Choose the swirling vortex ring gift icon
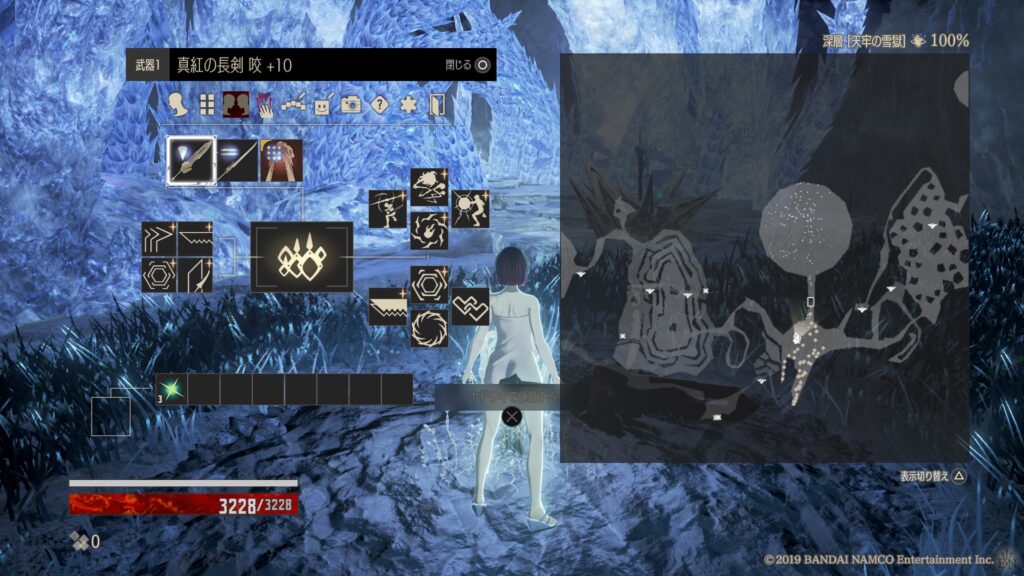The width and height of the screenshot is (1024, 576). (x=429, y=326)
